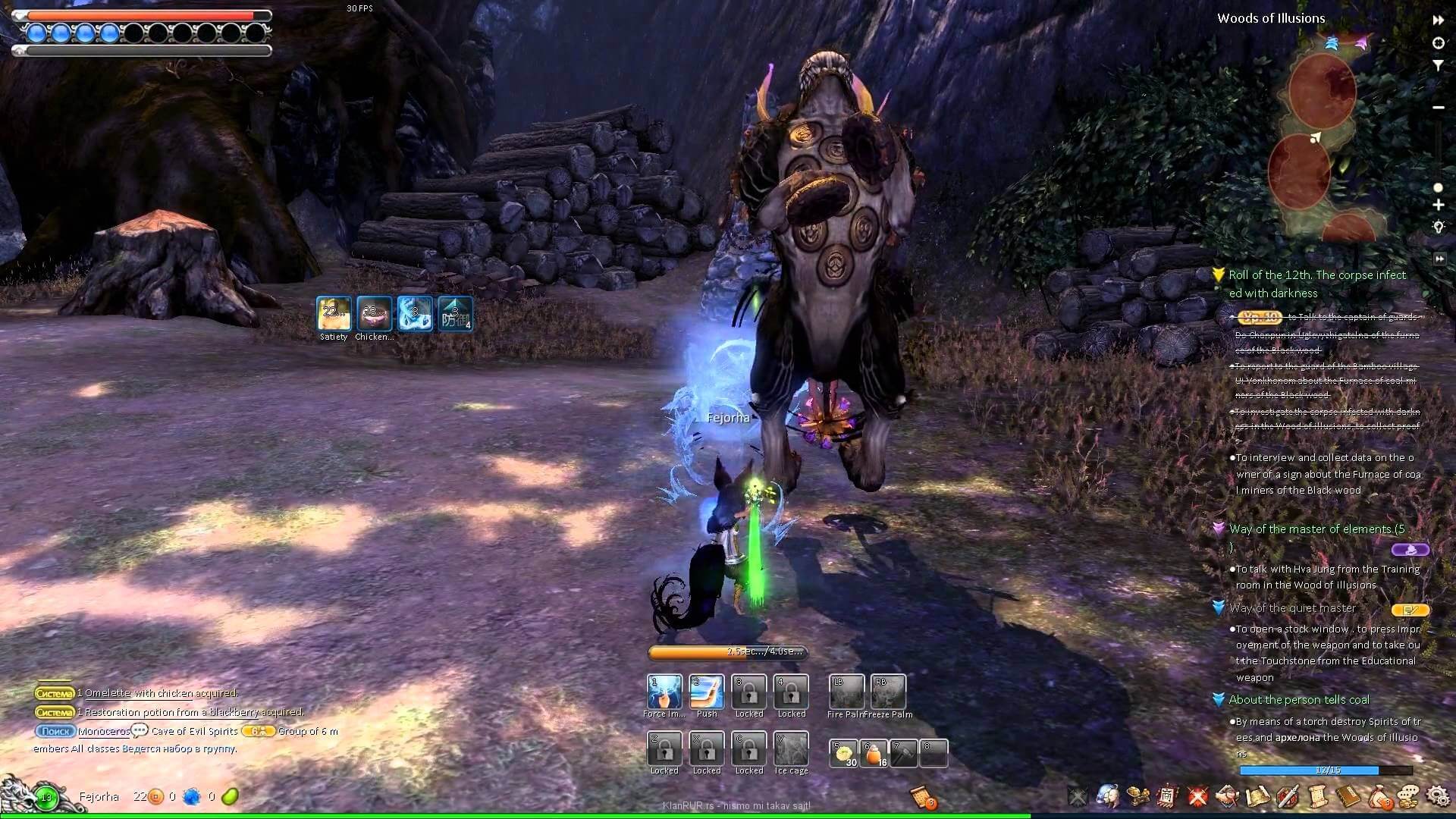1456x819 pixels.
Task: Open the brown book journal icon
Action: [x=1348, y=795]
